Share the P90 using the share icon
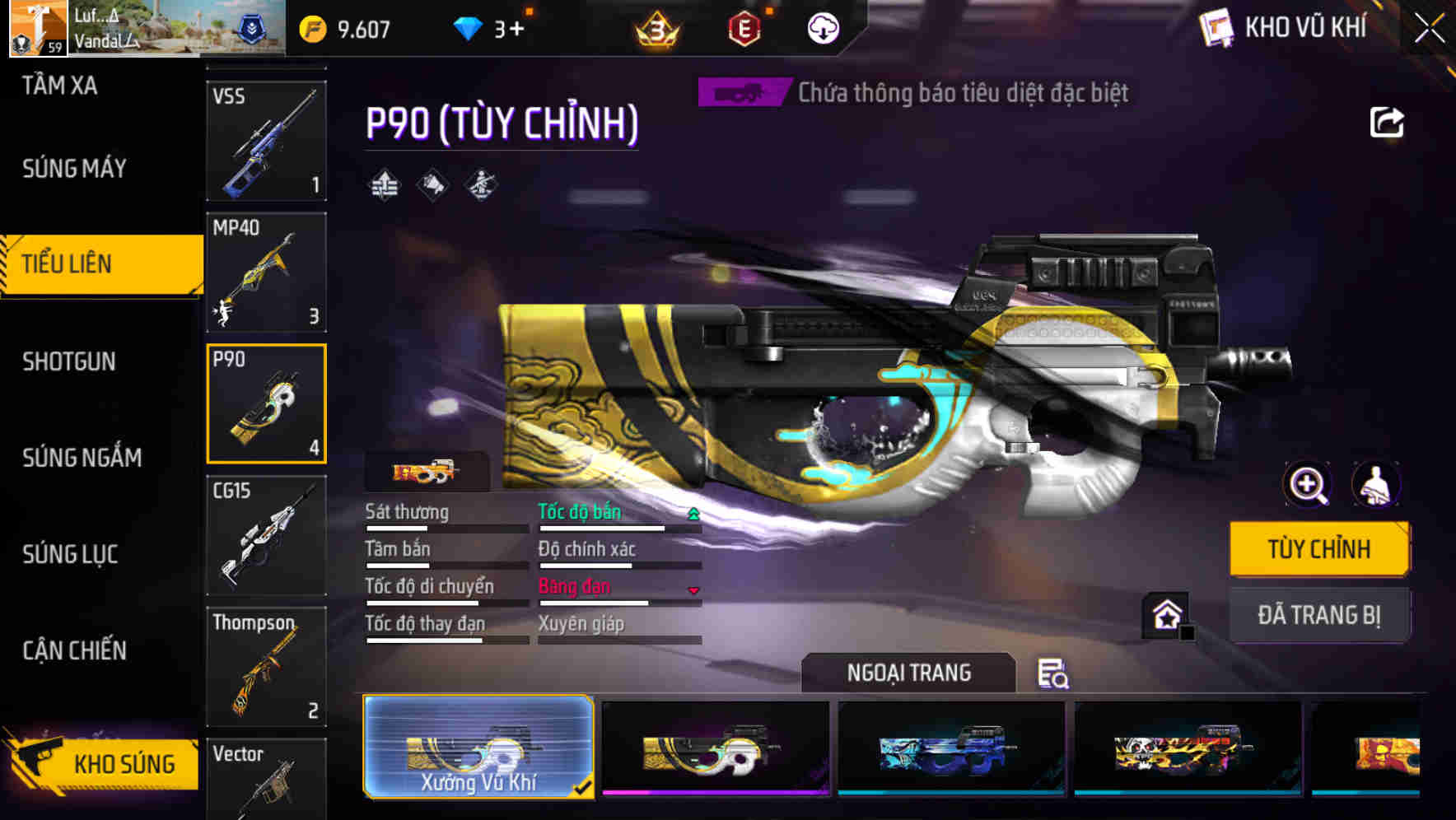The height and width of the screenshot is (820, 1456). pyautogui.click(x=1387, y=122)
